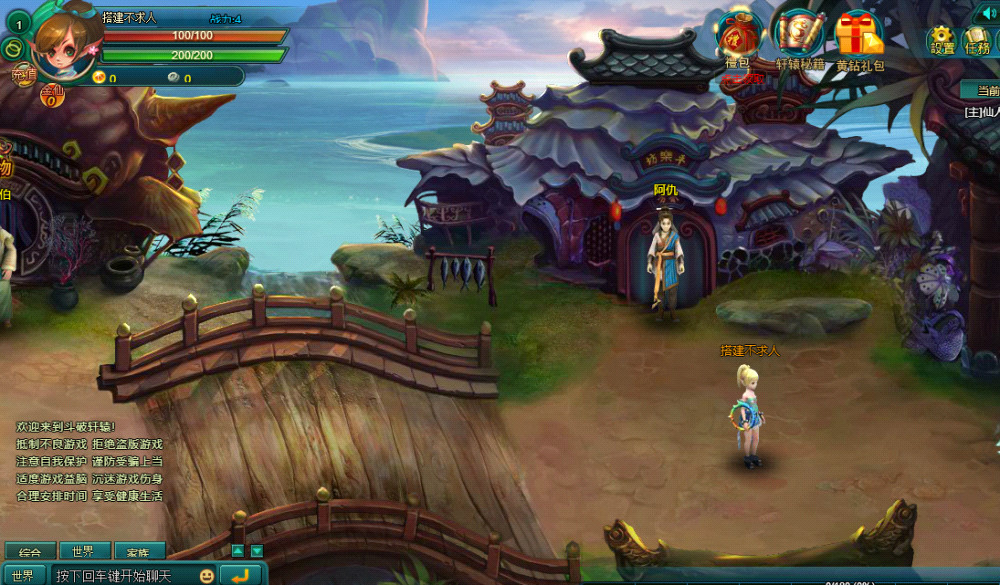Open the 任務 quest scroll button
This screenshot has height=585, width=1000.
pos(977,41)
